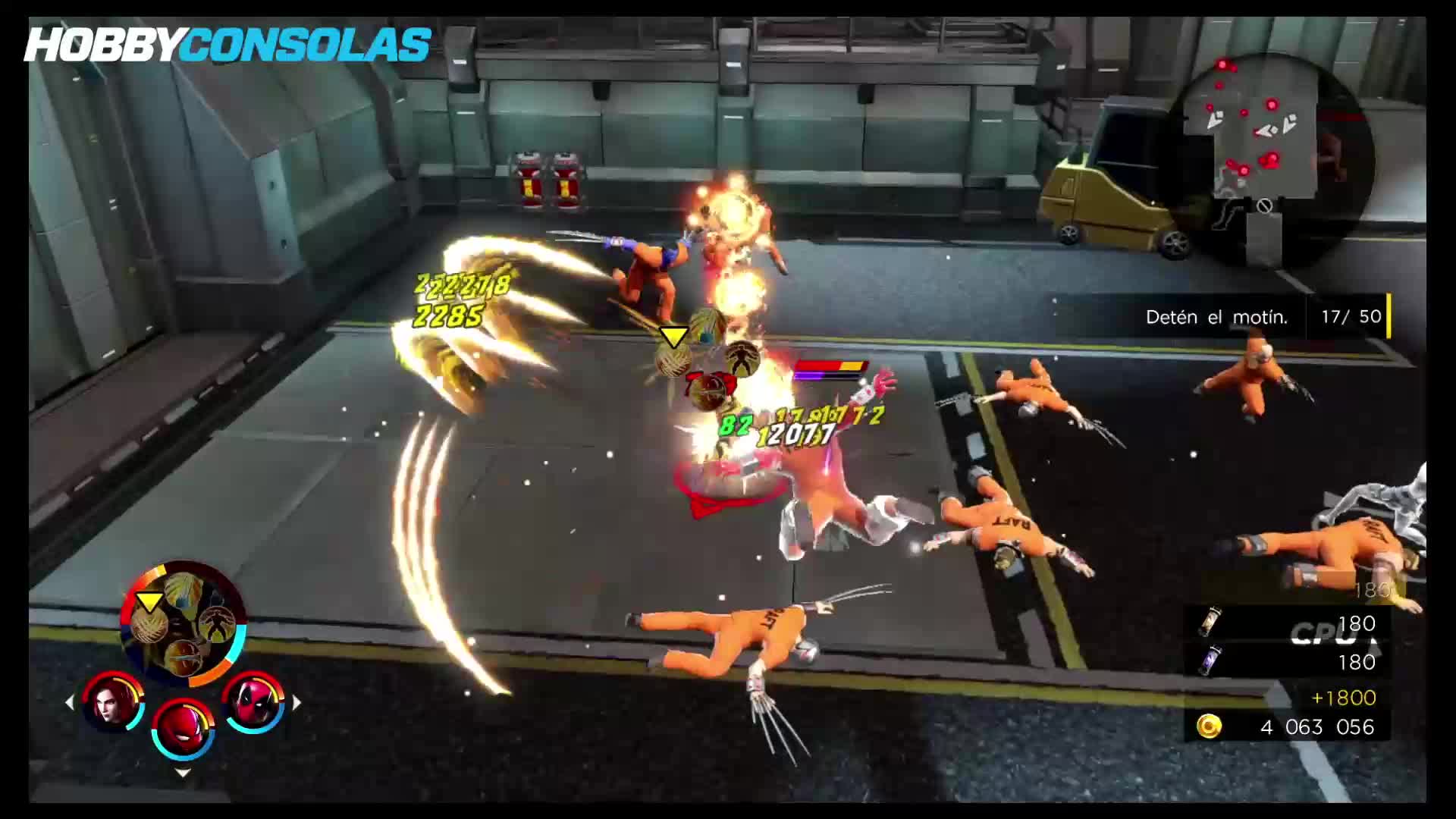Choose the Deadpool character portrait
The image size is (1456, 819).
[253, 701]
